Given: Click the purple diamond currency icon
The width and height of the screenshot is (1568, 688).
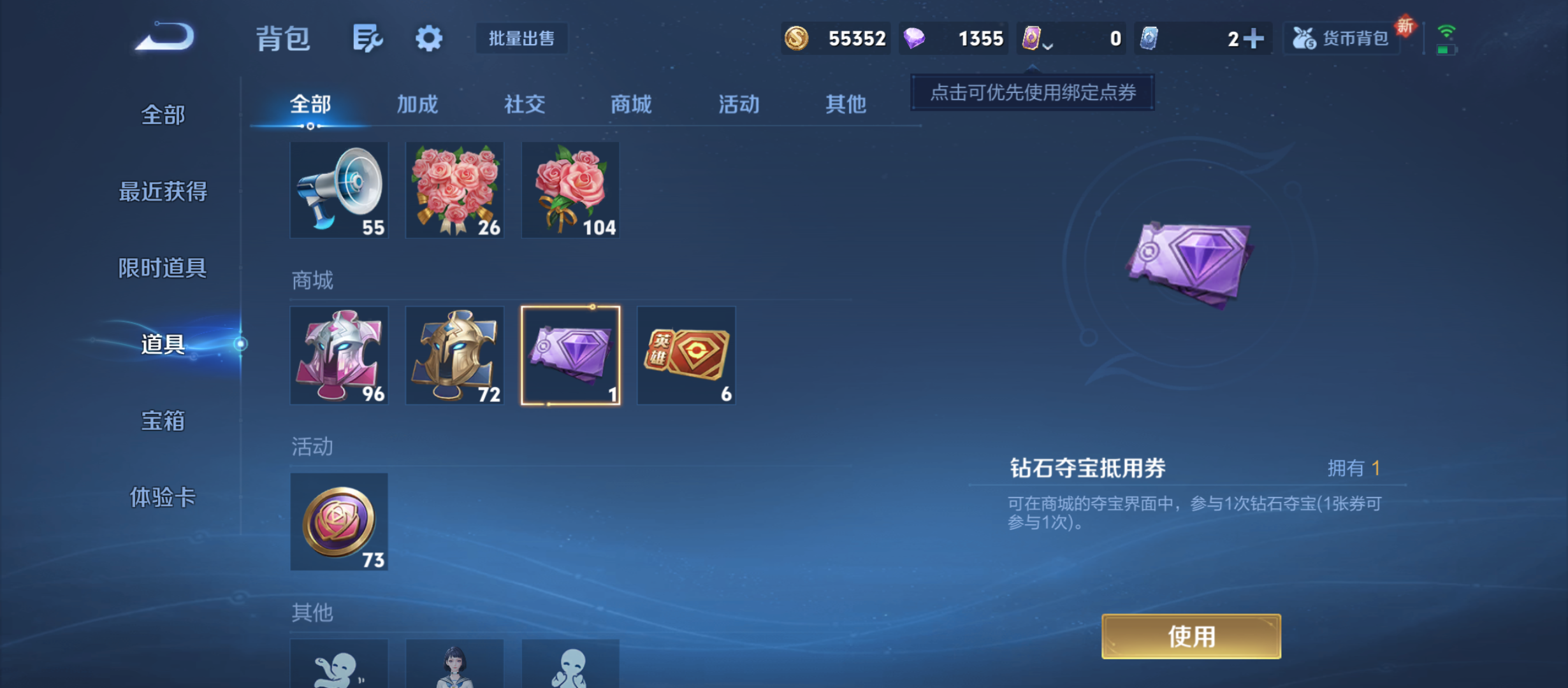Looking at the screenshot, I should point(914,38).
